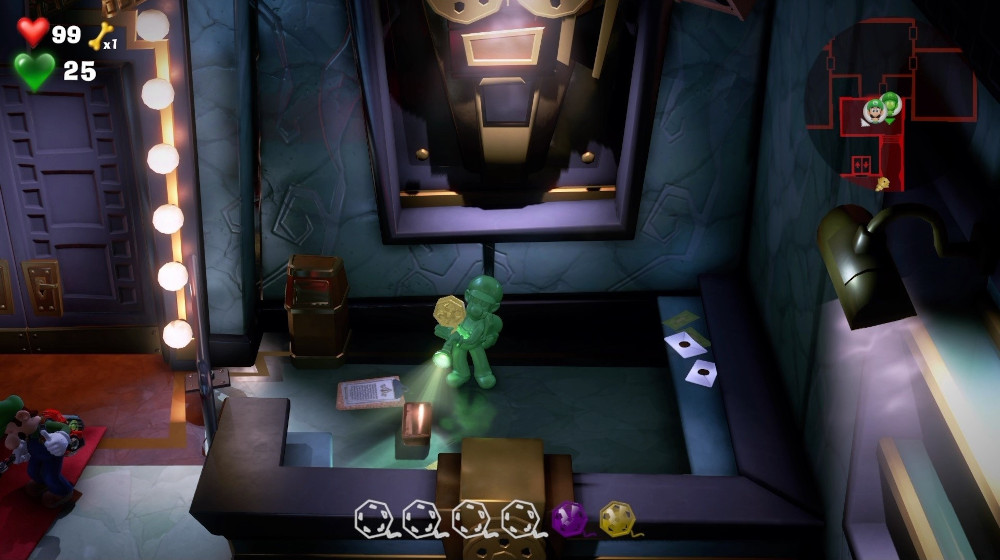The image size is (1000, 560).
Task: Click Luigi's marker on the minimap
Action: [x=875, y=112]
